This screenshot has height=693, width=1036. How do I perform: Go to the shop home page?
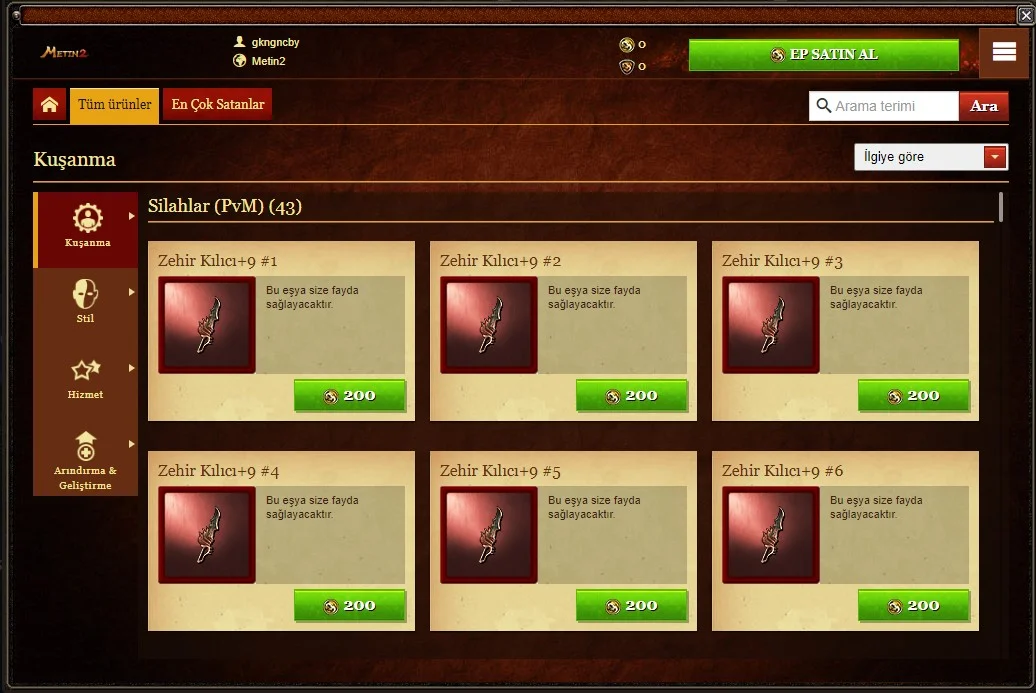pos(49,105)
